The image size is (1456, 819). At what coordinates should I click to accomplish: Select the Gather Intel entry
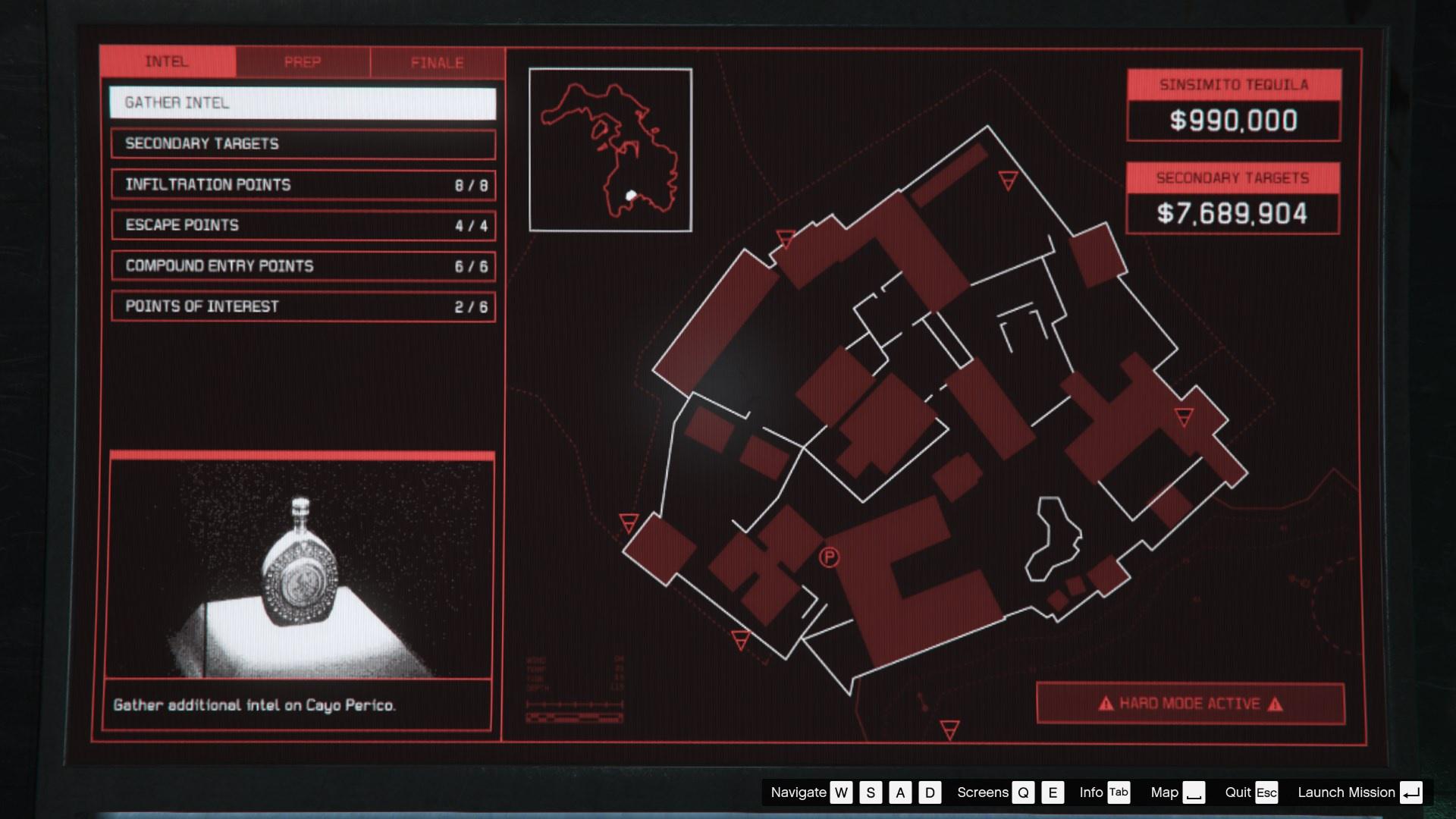tap(303, 103)
